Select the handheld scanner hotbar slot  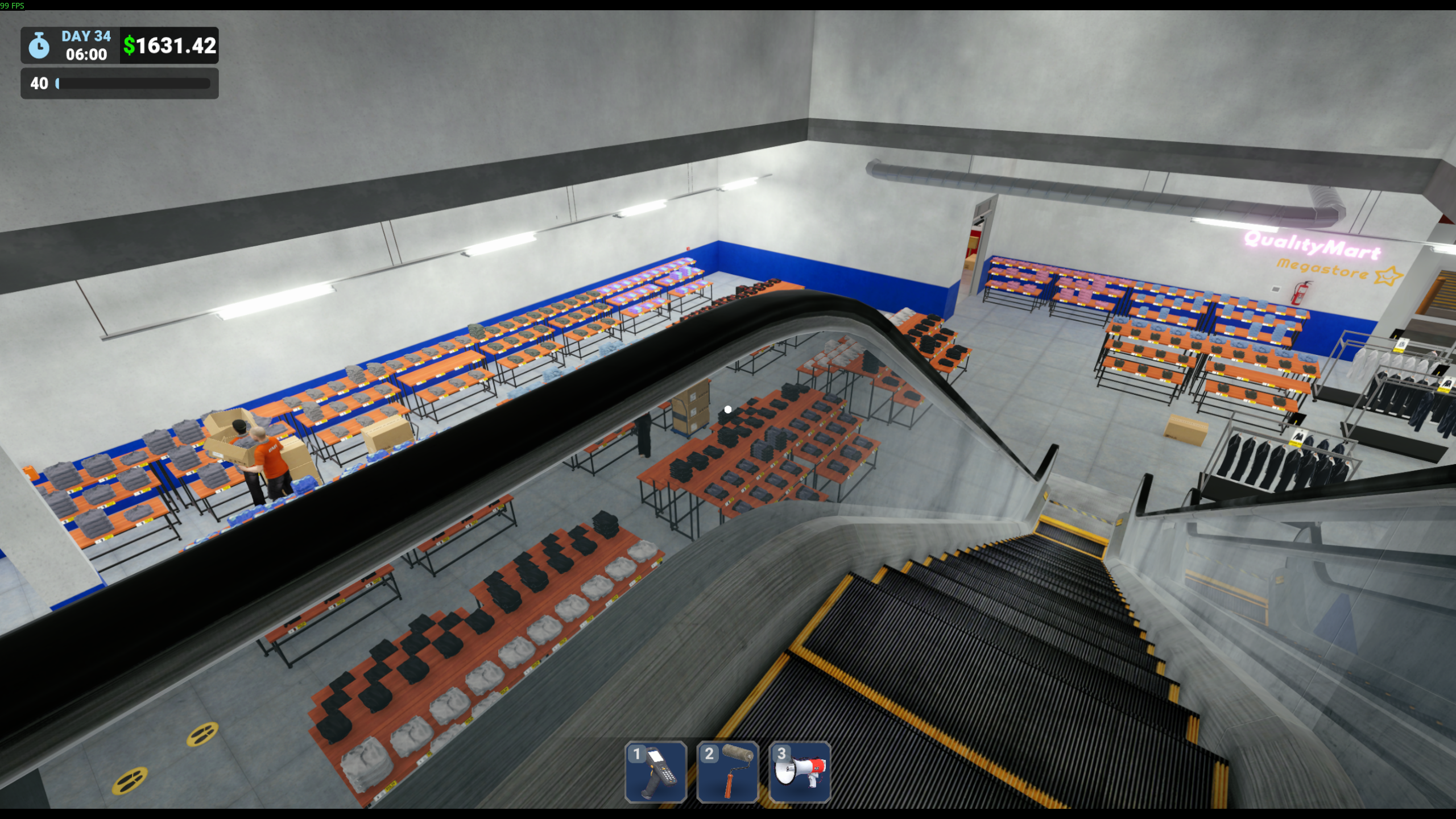click(x=655, y=772)
